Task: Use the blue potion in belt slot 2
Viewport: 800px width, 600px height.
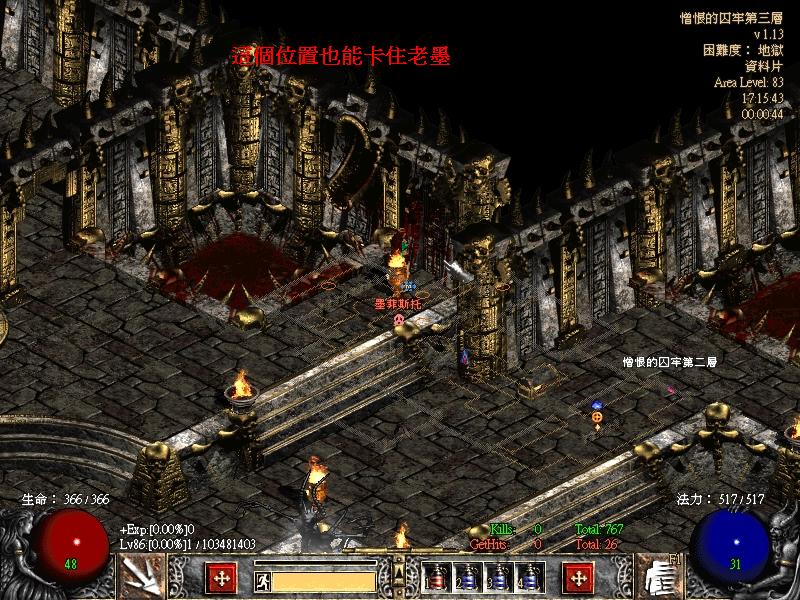Action: click(467, 578)
